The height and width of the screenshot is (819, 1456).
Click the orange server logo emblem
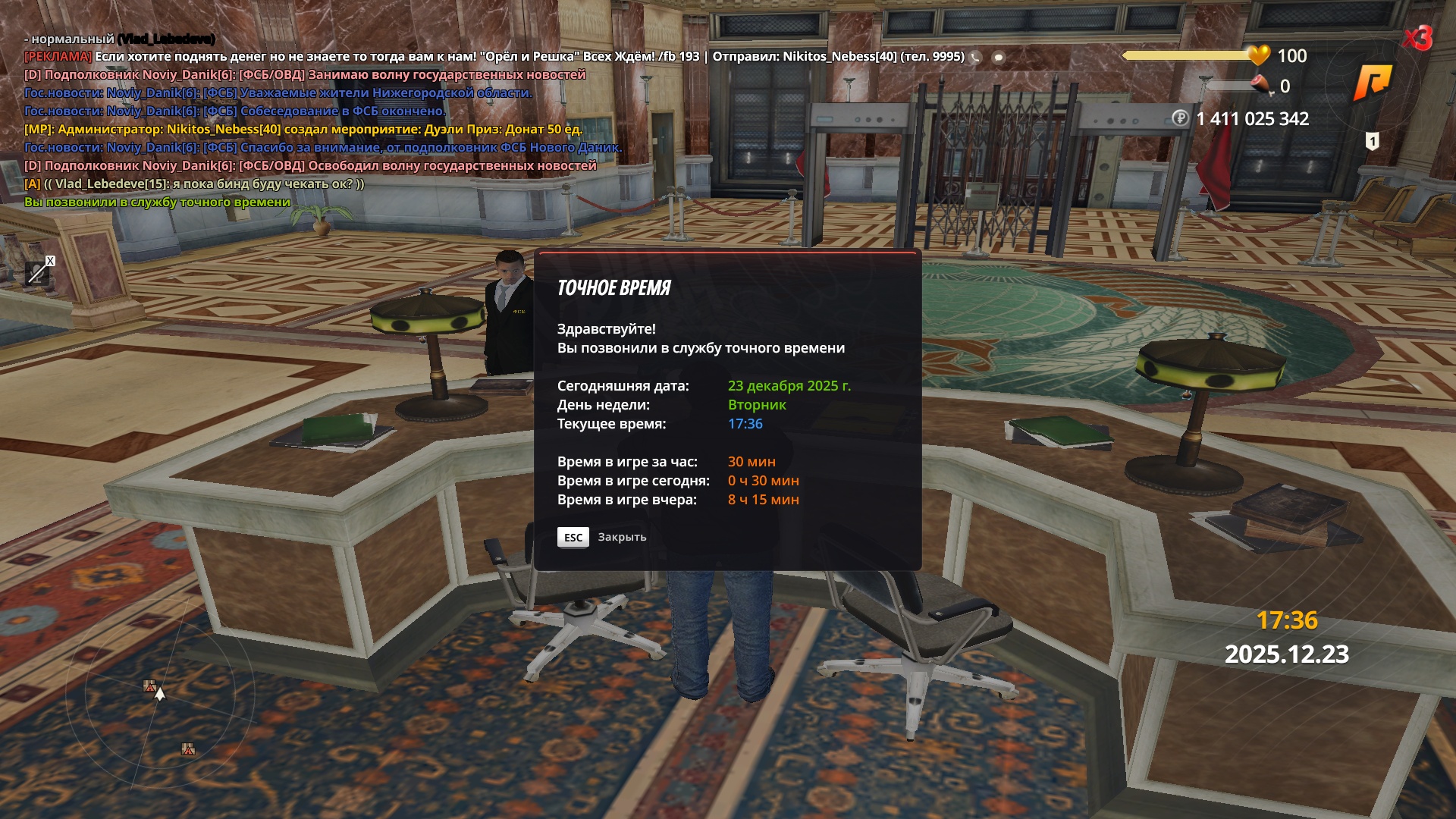[1373, 82]
